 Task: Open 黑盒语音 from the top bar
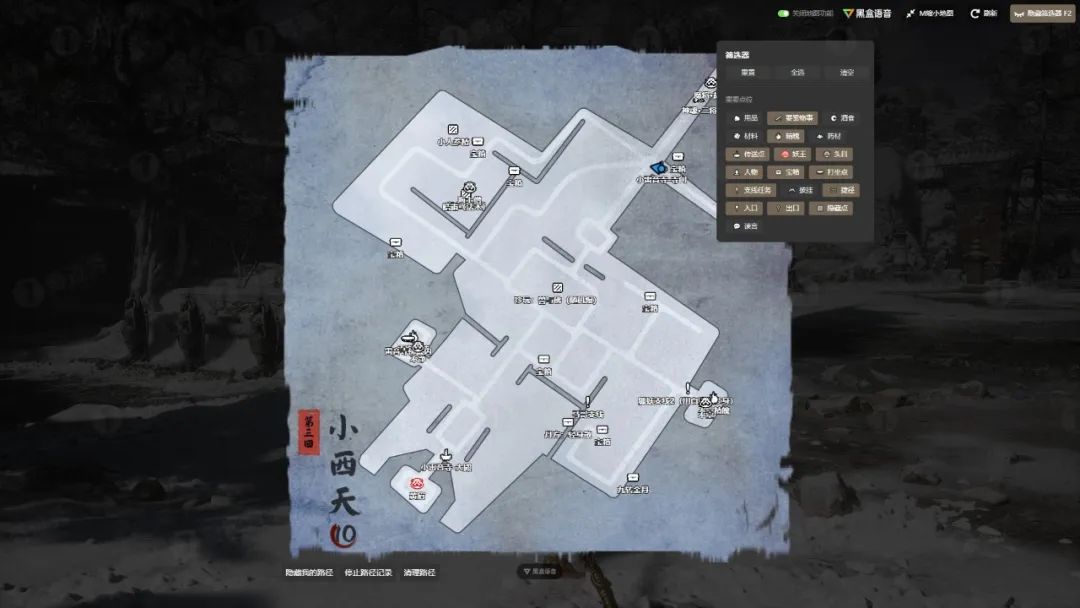[867, 14]
